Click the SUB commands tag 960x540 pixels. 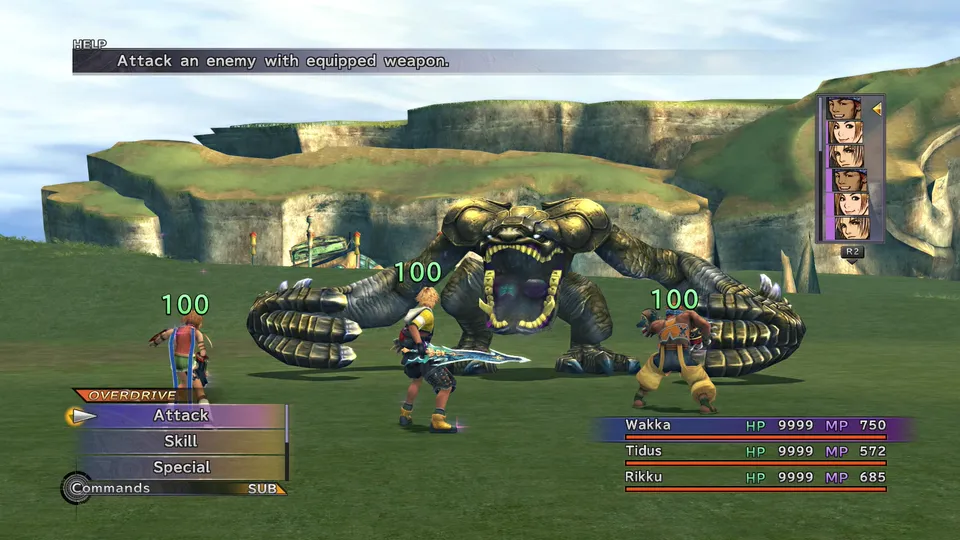click(266, 489)
